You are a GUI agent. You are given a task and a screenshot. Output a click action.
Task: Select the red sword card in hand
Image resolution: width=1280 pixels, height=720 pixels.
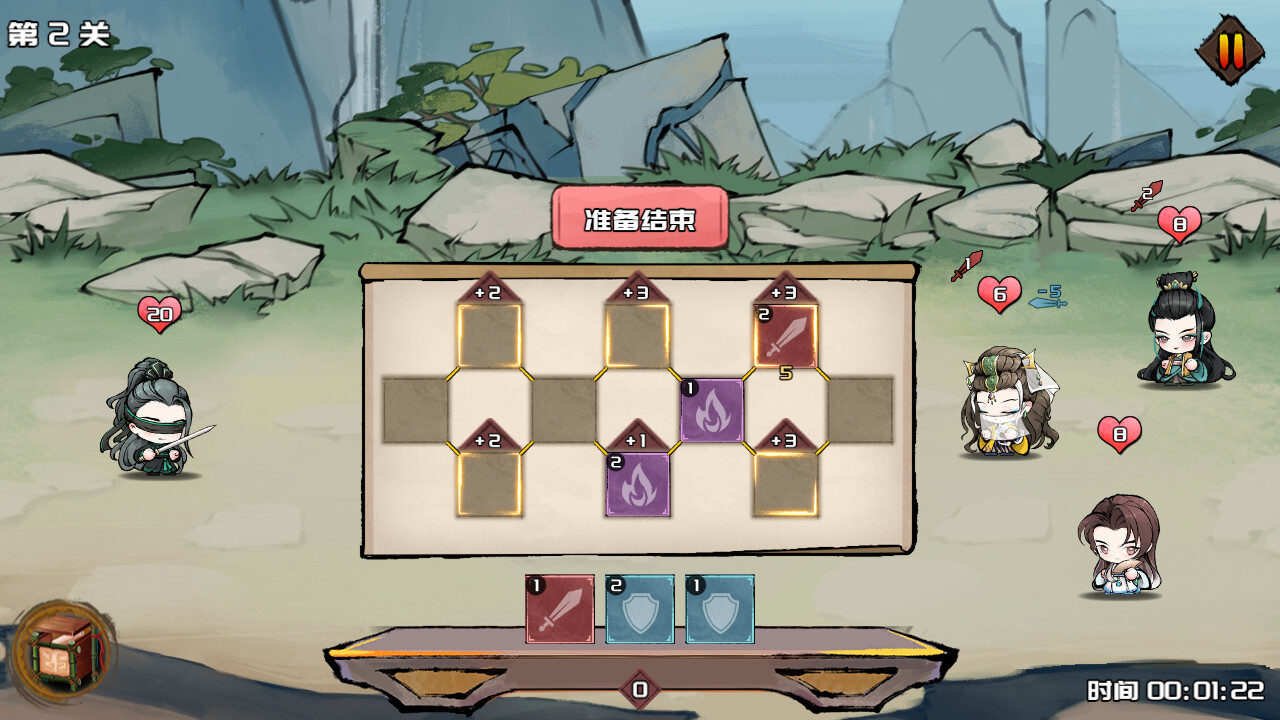point(560,608)
